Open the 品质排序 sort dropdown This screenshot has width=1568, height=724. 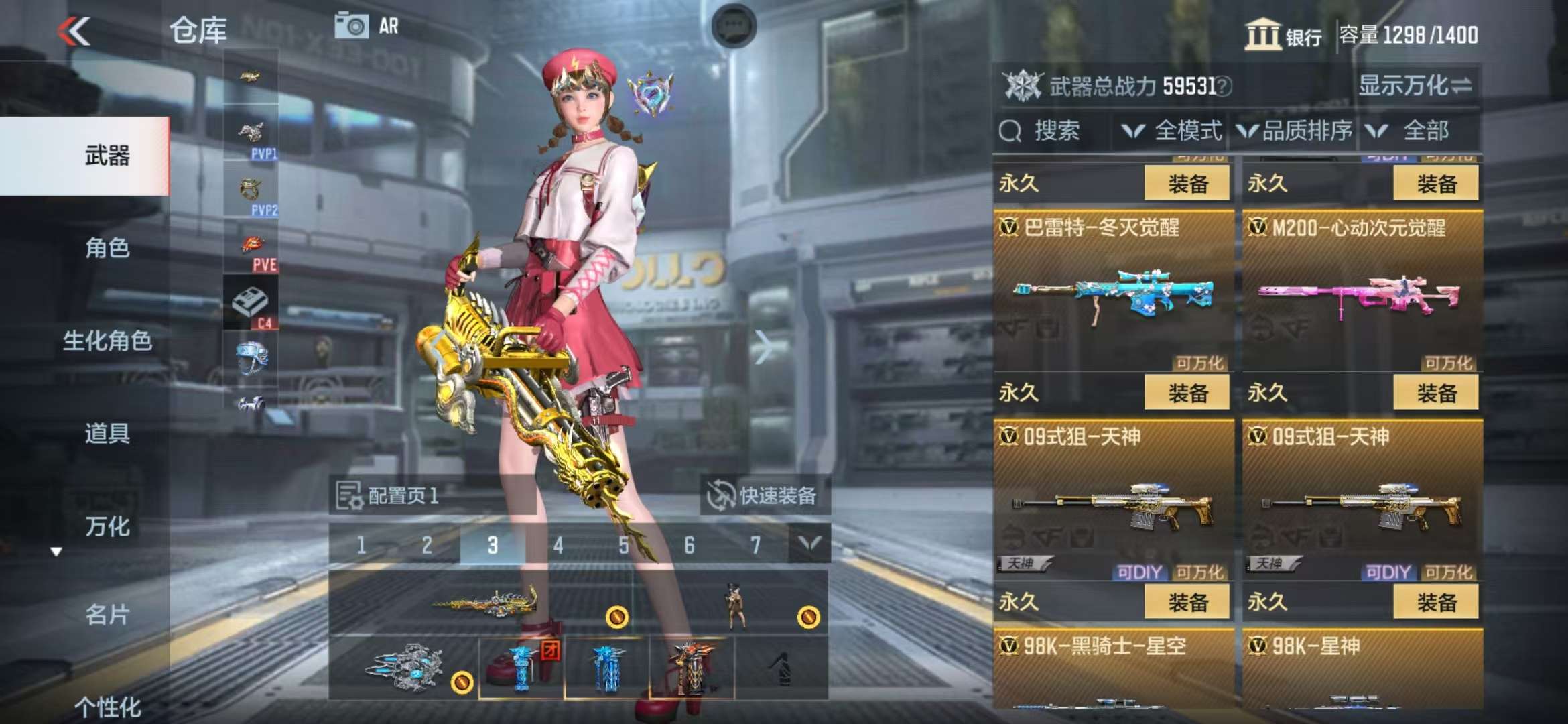pyautogui.click(x=1295, y=131)
